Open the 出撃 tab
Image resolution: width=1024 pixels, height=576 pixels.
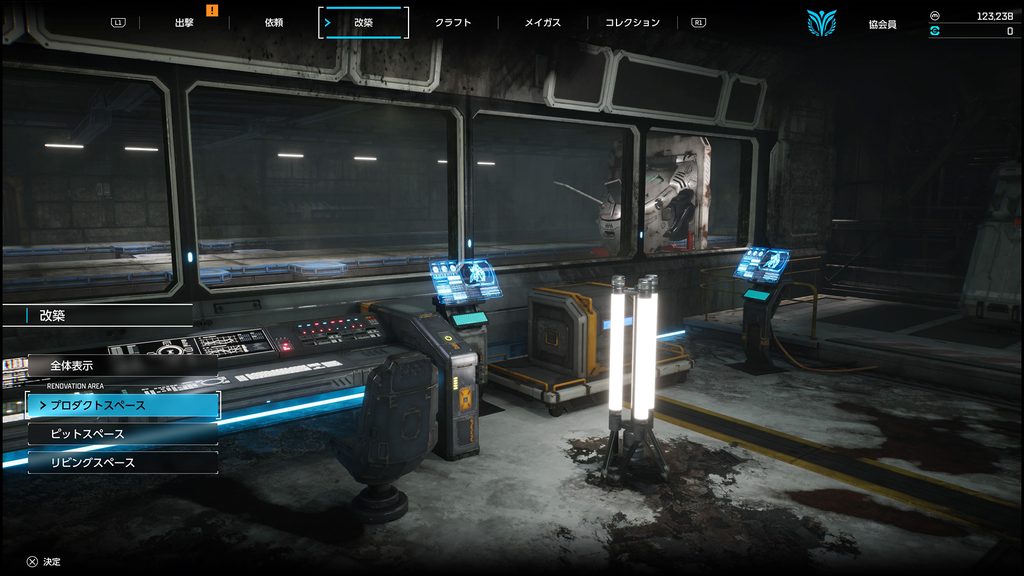[x=184, y=22]
